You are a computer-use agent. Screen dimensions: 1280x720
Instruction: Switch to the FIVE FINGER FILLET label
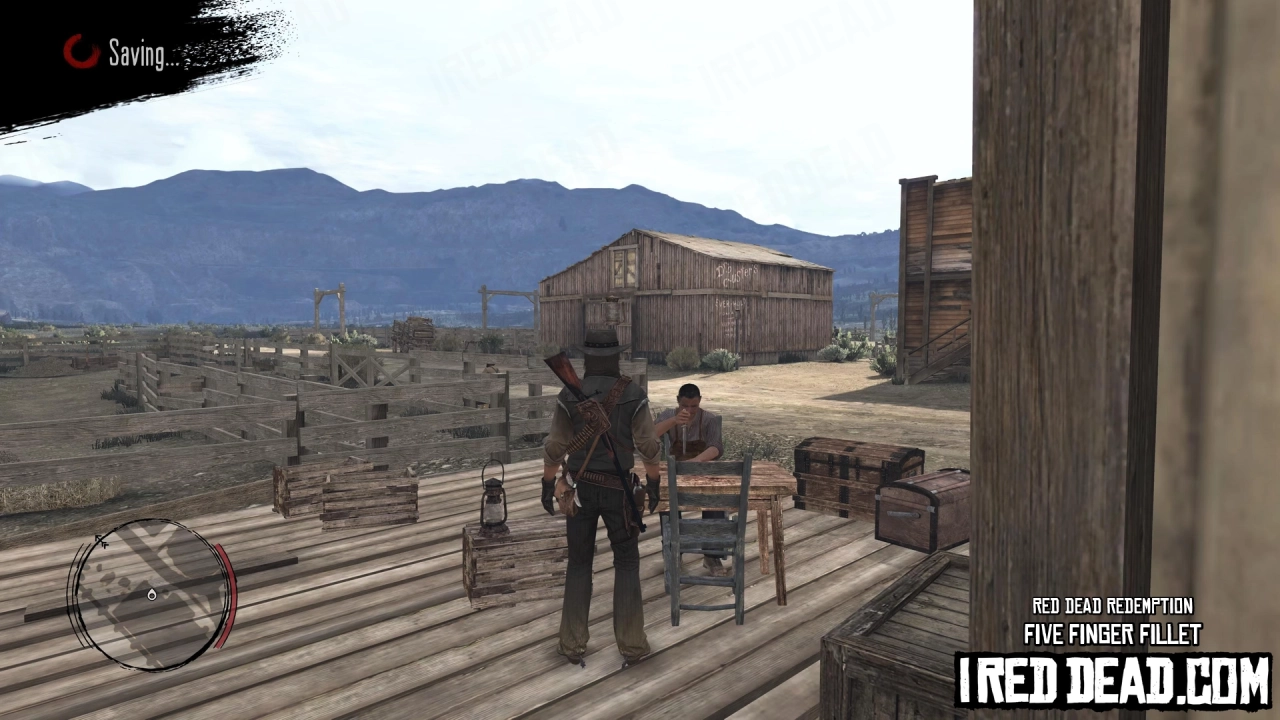(x=1113, y=635)
